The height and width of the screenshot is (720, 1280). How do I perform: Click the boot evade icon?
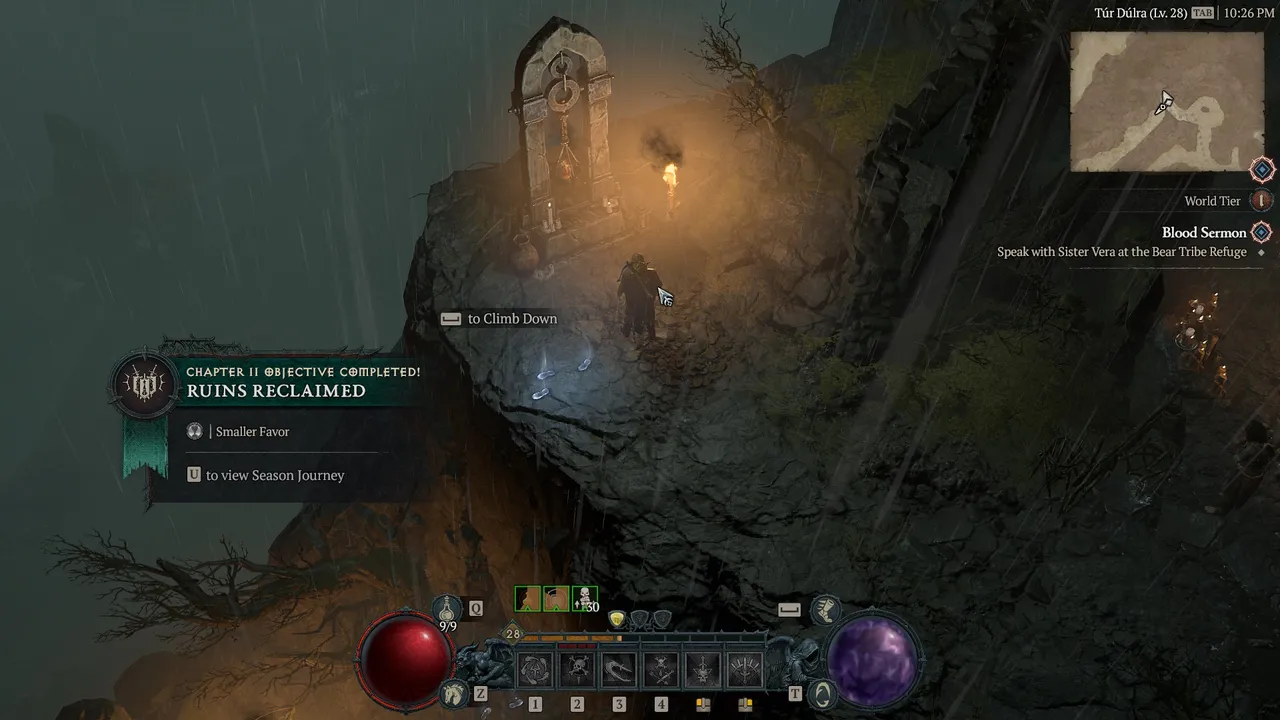pos(825,607)
